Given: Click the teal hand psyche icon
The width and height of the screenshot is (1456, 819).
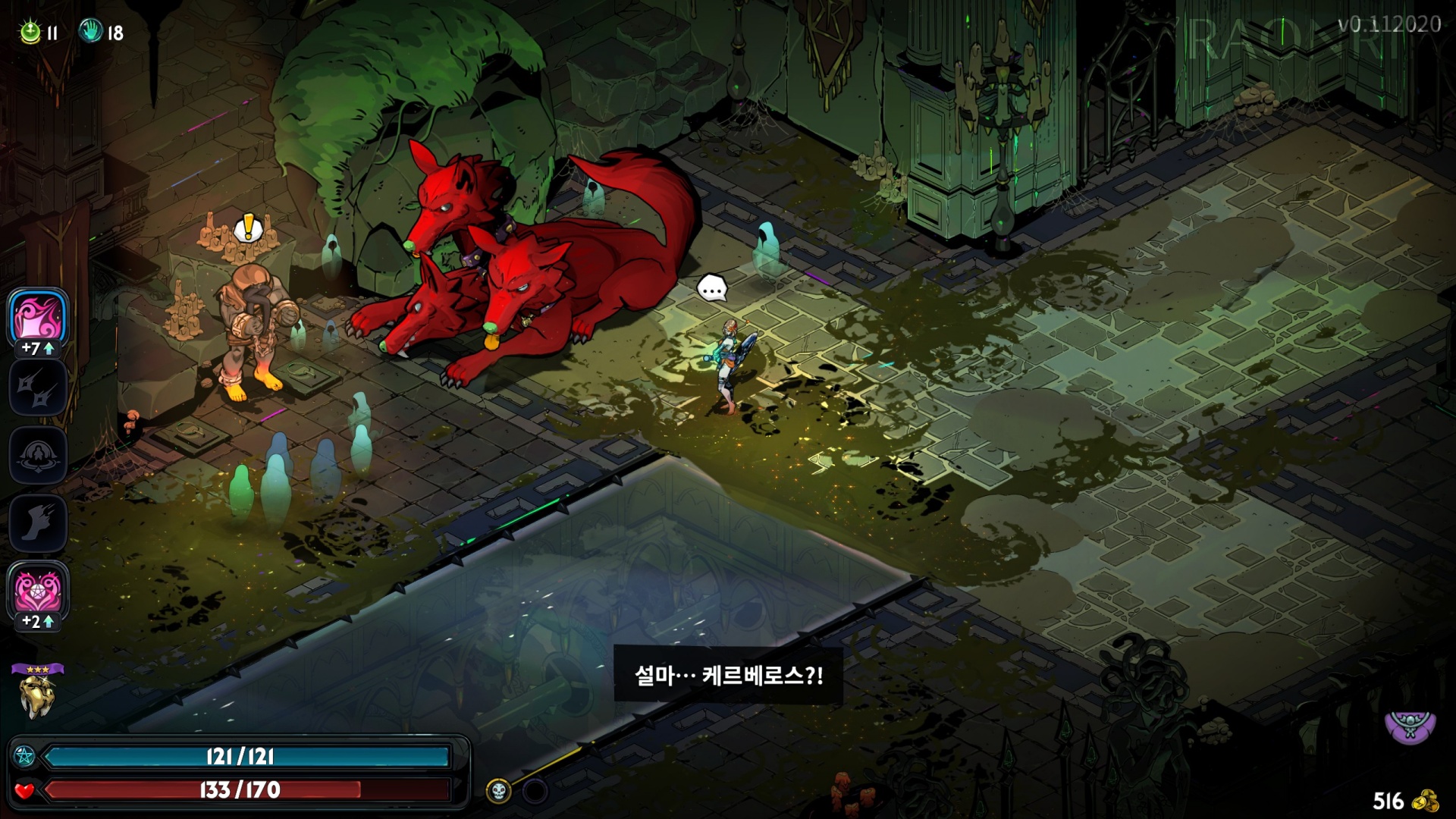Looking at the screenshot, I should click(90, 31).
